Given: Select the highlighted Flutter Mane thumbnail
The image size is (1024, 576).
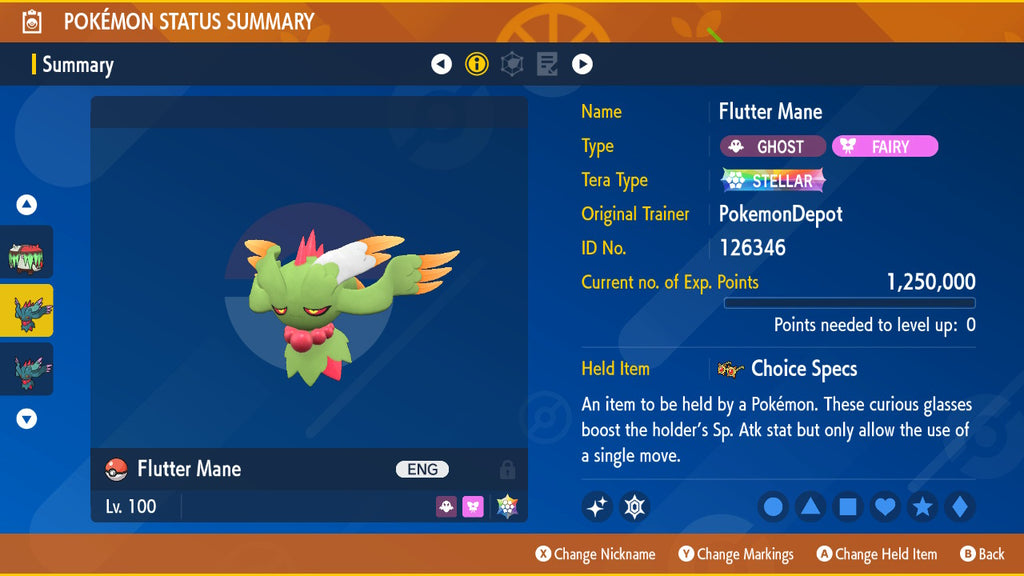Looking at the screenshot, I should [27, 310].
